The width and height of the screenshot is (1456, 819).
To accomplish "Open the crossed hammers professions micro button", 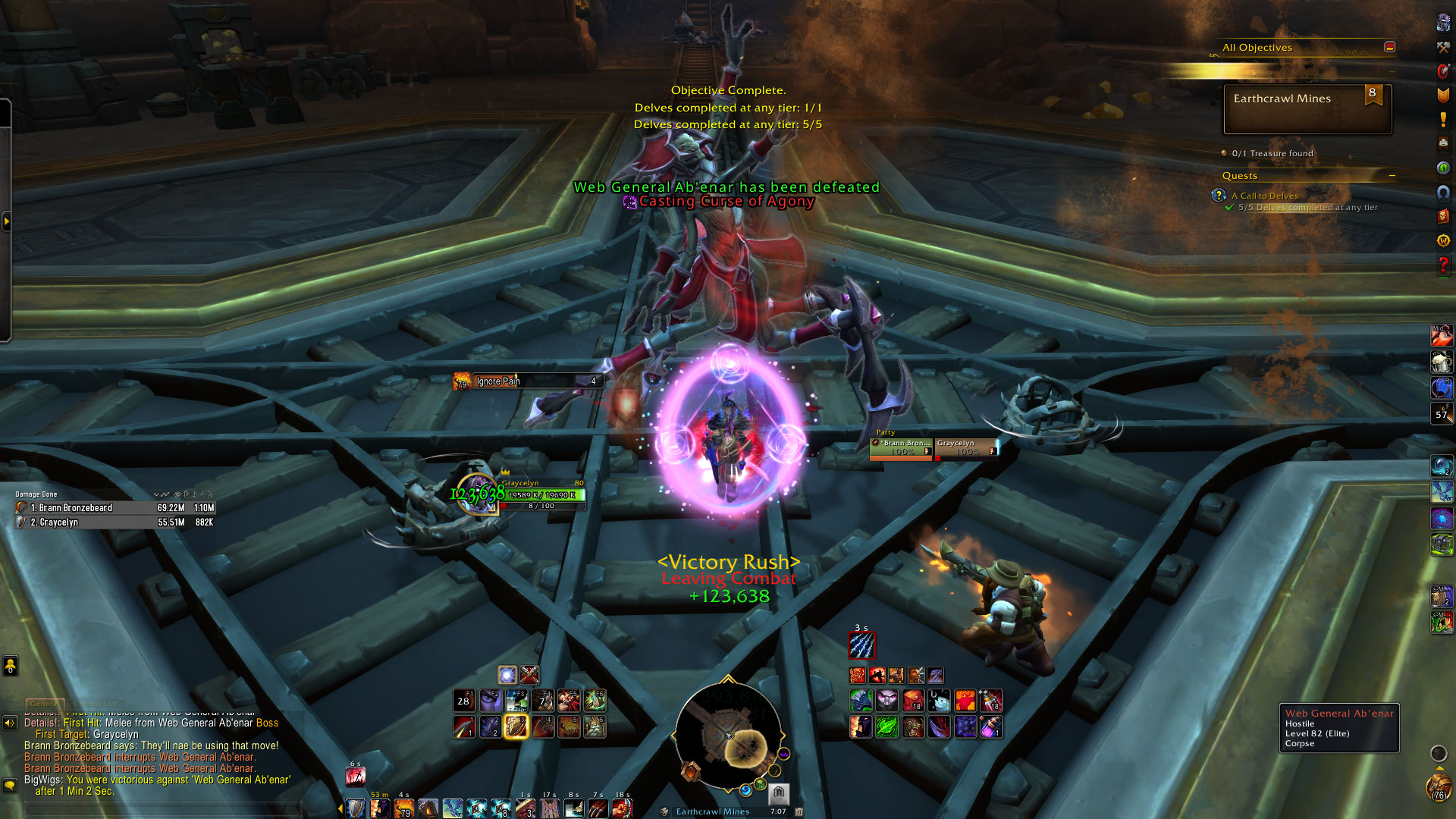I will 1443,47.
